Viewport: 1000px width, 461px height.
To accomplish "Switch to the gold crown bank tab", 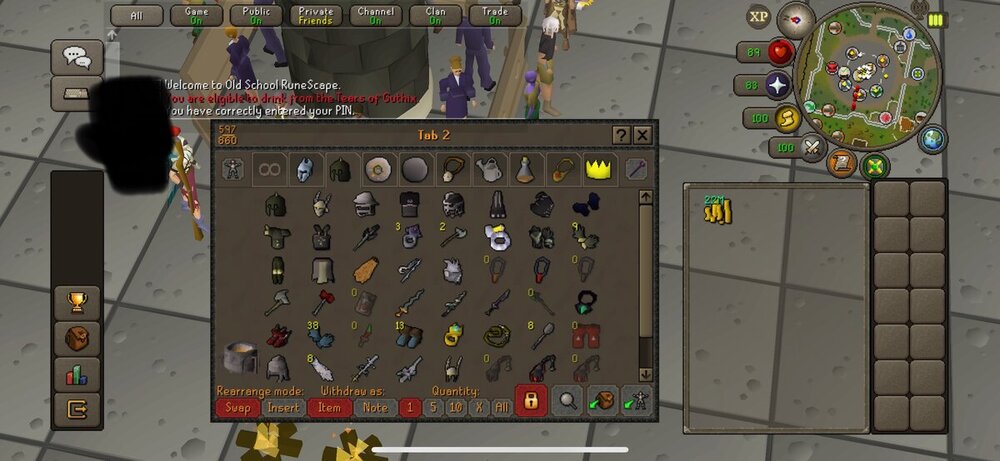I will click(599, 168).
